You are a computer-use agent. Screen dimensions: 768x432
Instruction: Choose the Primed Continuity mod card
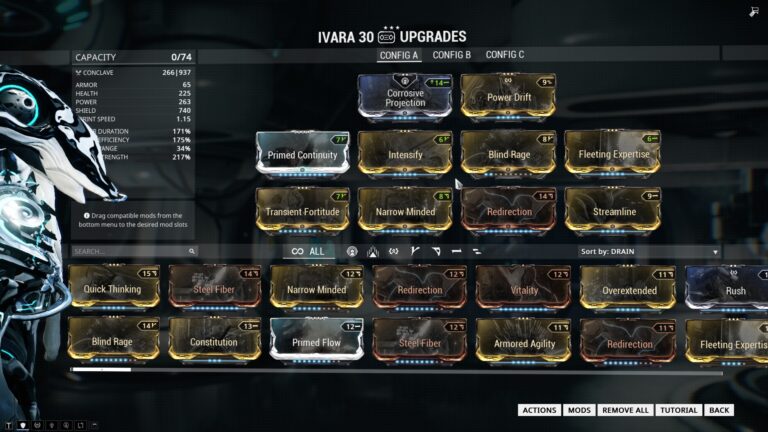pyautogui.click(x=302, y=155)
